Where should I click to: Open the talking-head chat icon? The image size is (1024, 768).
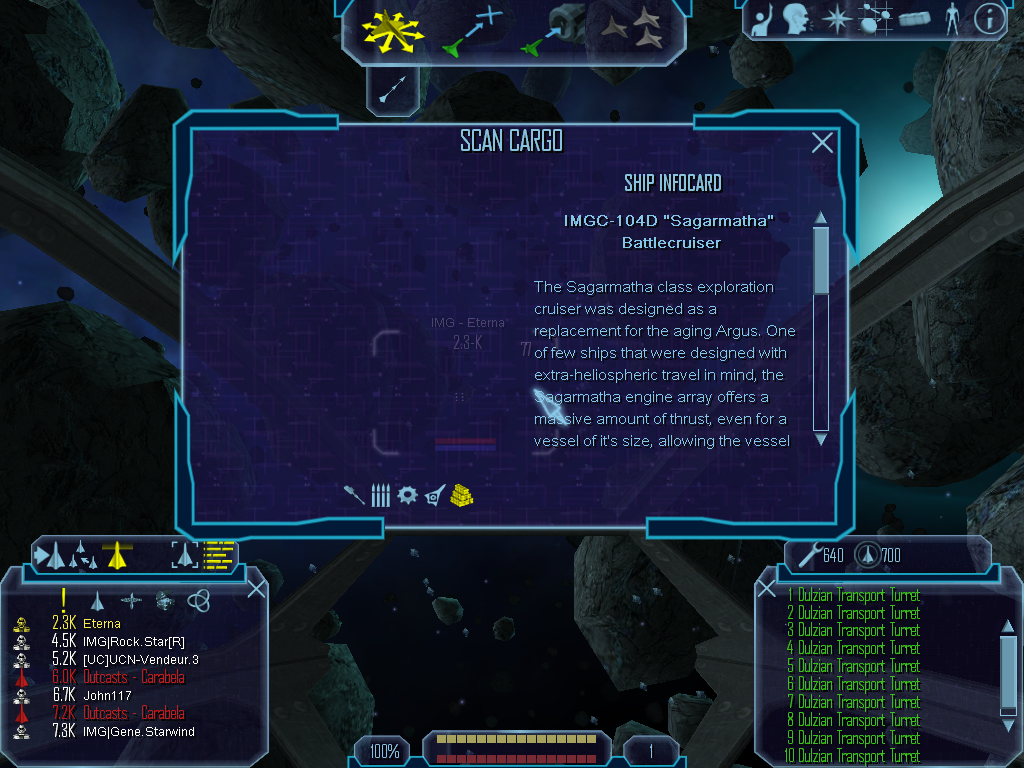point(796,19)
